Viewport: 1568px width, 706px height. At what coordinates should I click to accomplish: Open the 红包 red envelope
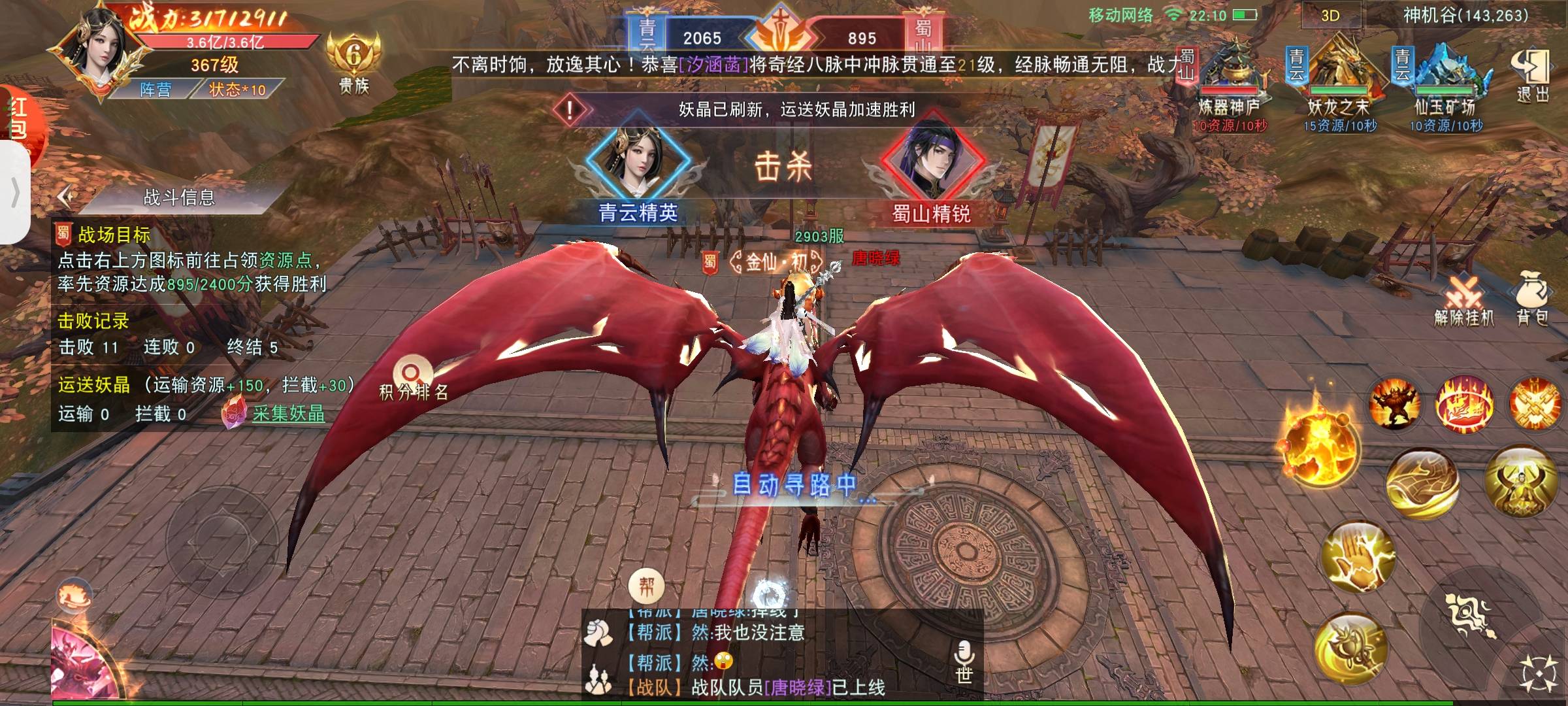pyautogui.click(x=18, y=121)
